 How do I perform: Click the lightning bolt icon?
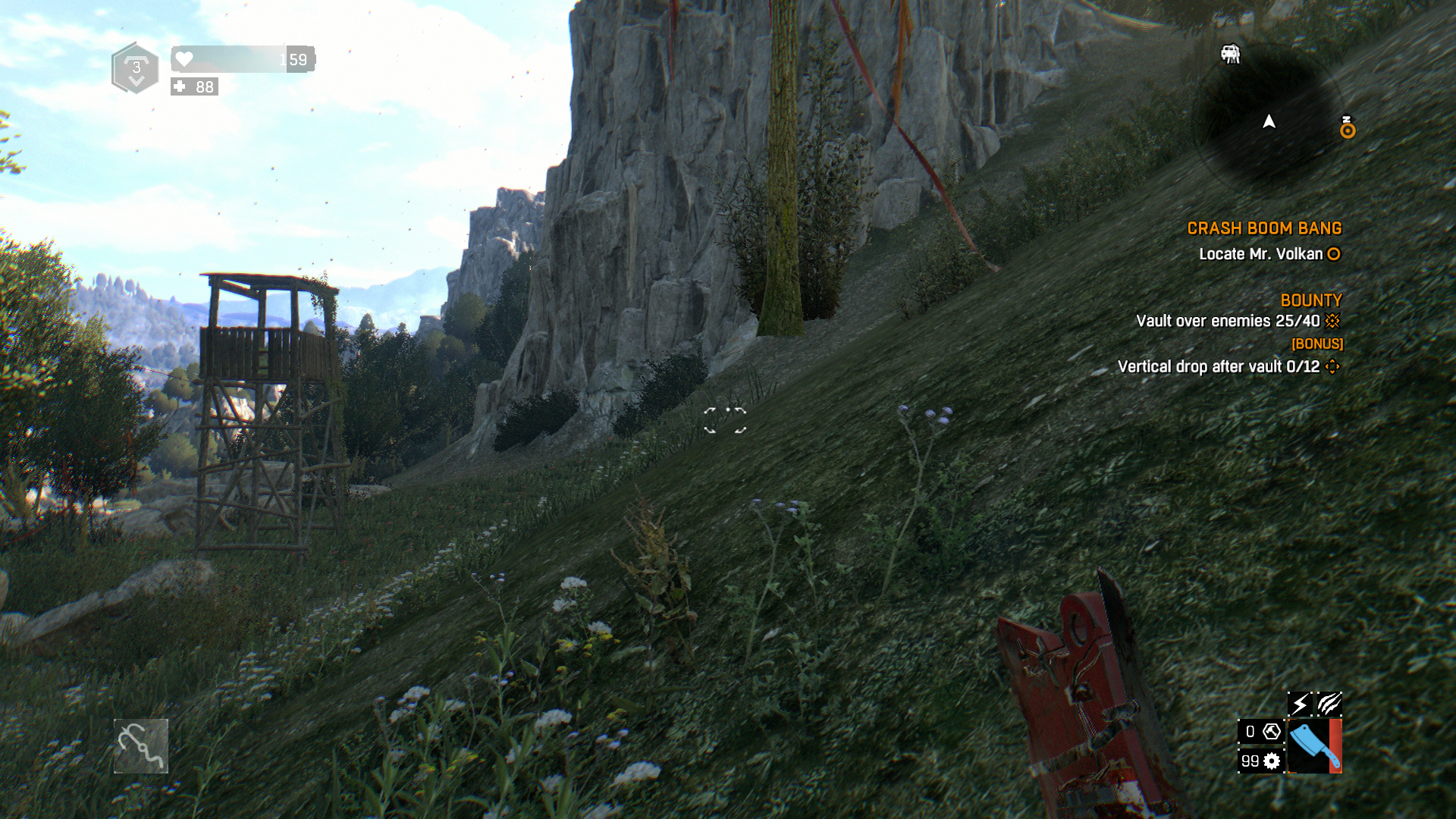point(1300,704)
